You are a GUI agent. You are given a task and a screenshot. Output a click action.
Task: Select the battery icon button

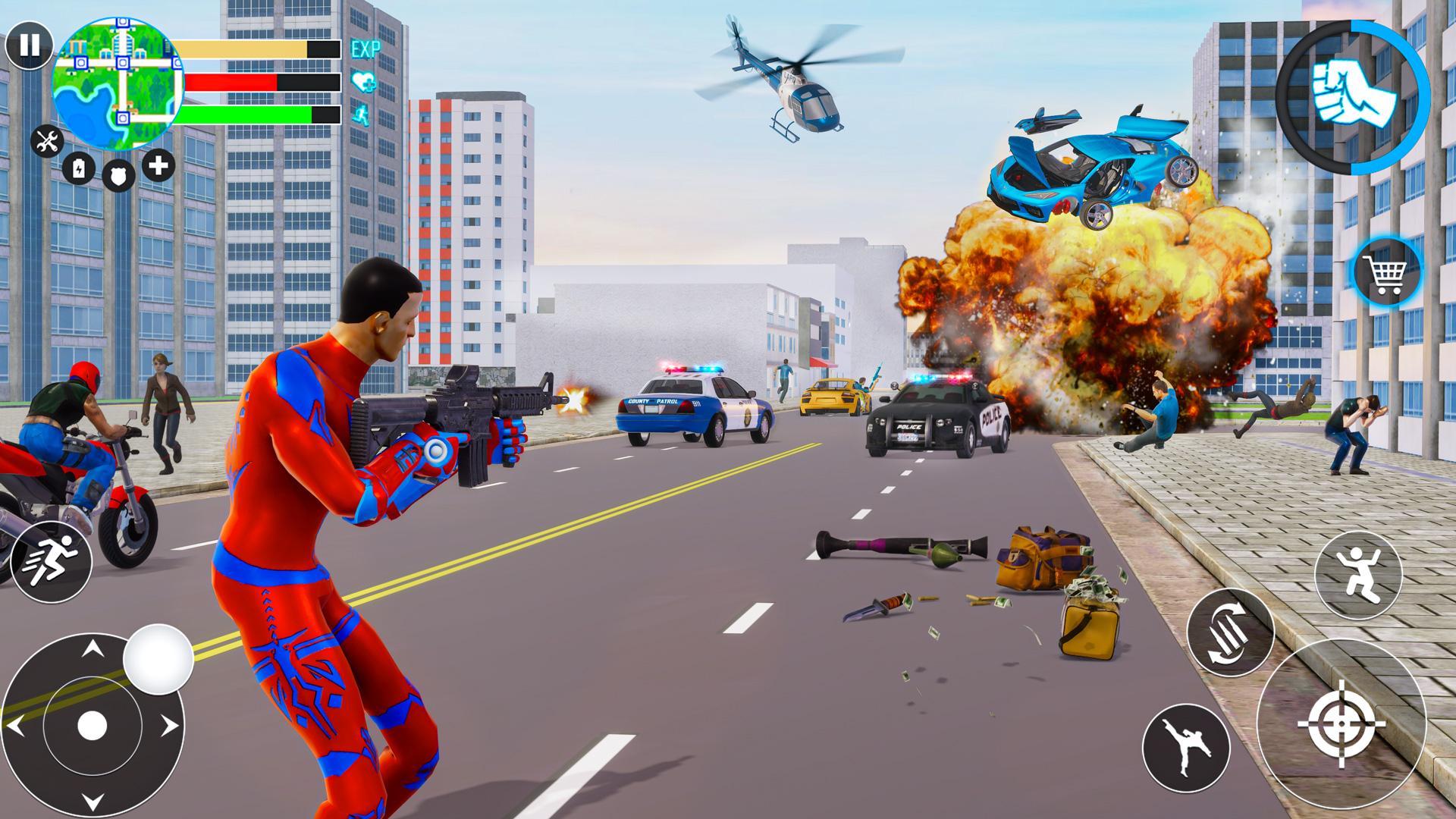78,168
